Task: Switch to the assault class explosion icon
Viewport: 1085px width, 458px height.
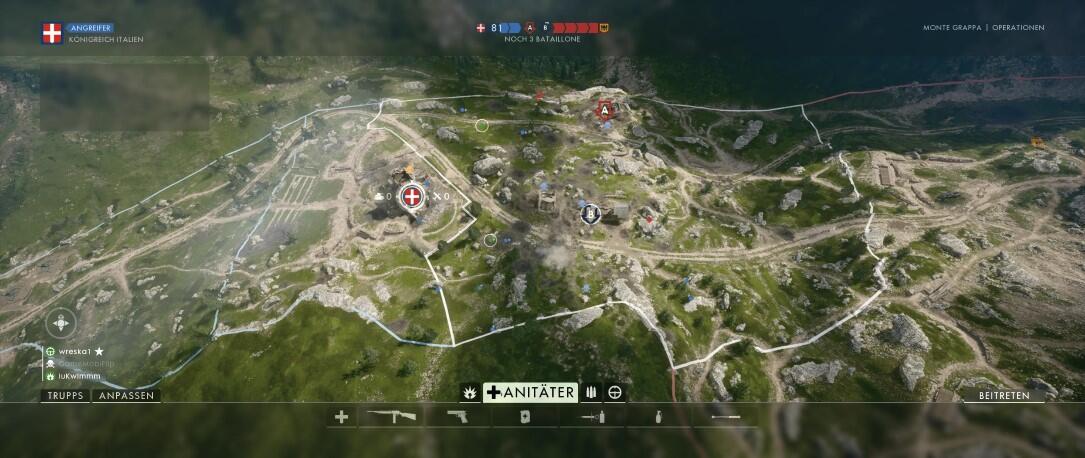Action: pyautogui.click(x=467, y=392)
